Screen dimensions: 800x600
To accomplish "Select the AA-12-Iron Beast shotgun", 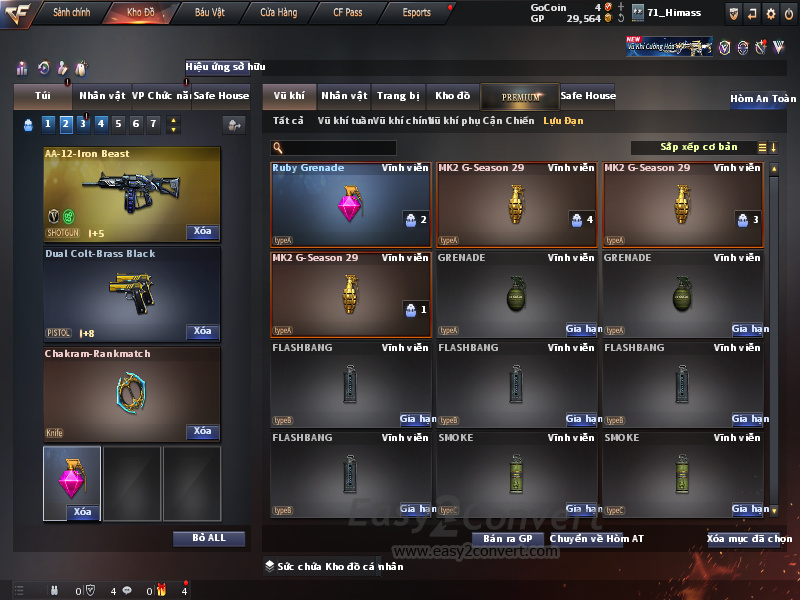I will tap(131, 194).
